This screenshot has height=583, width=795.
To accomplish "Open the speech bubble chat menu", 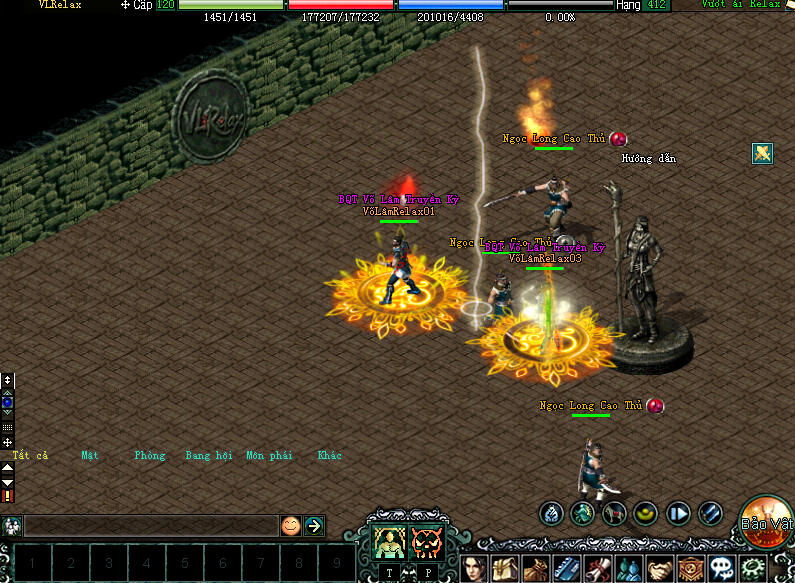I will click(x=721, y=569).
